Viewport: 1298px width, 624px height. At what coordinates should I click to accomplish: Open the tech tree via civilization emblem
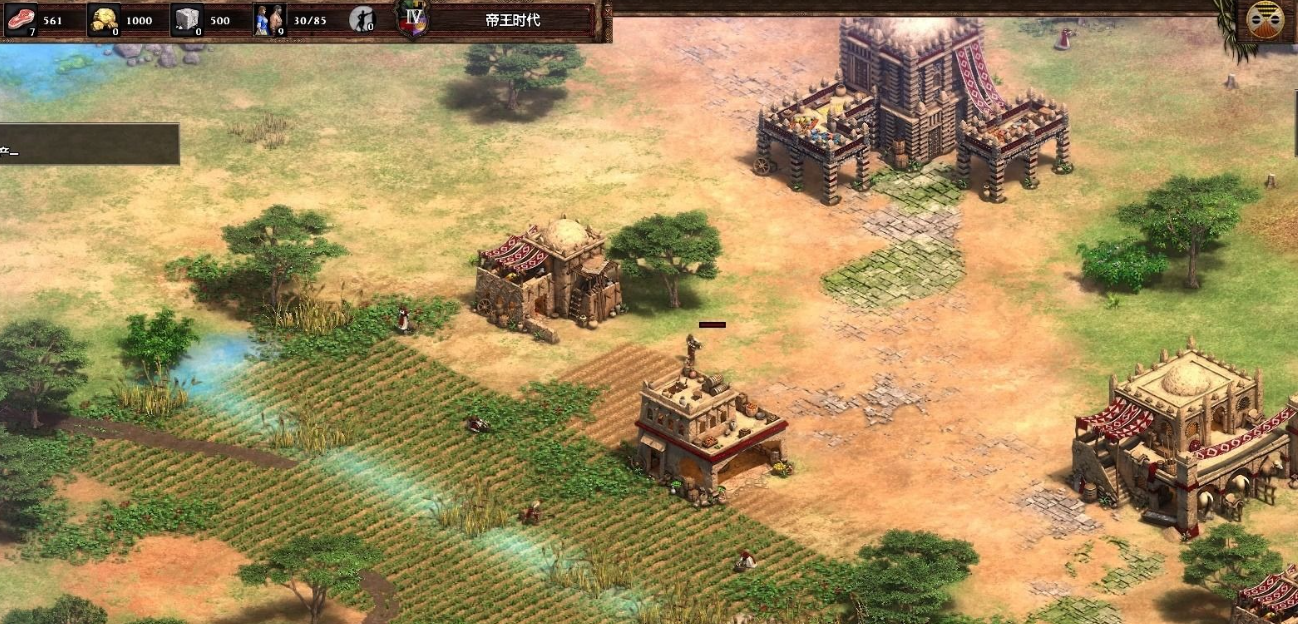(x=1265, y=20)
